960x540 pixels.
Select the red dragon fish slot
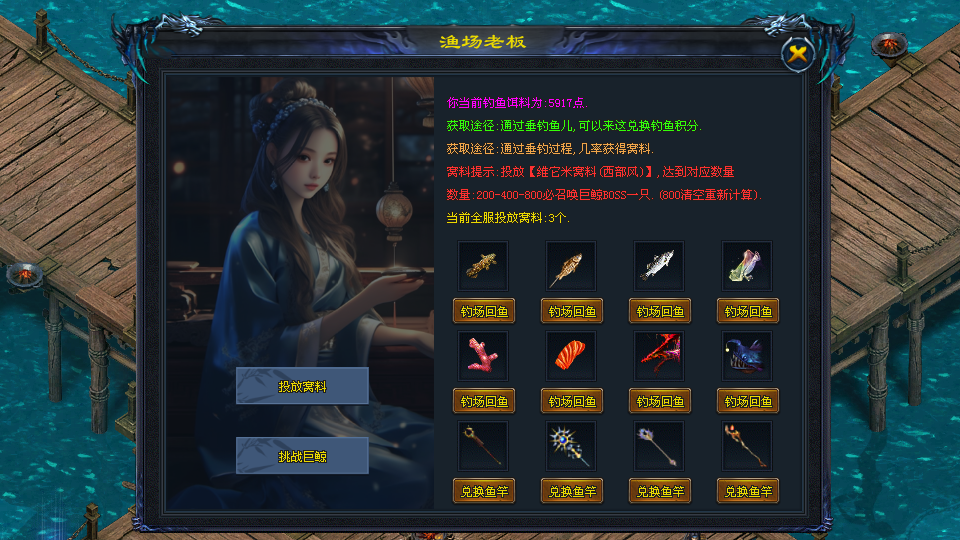click(x=660, y=355)
